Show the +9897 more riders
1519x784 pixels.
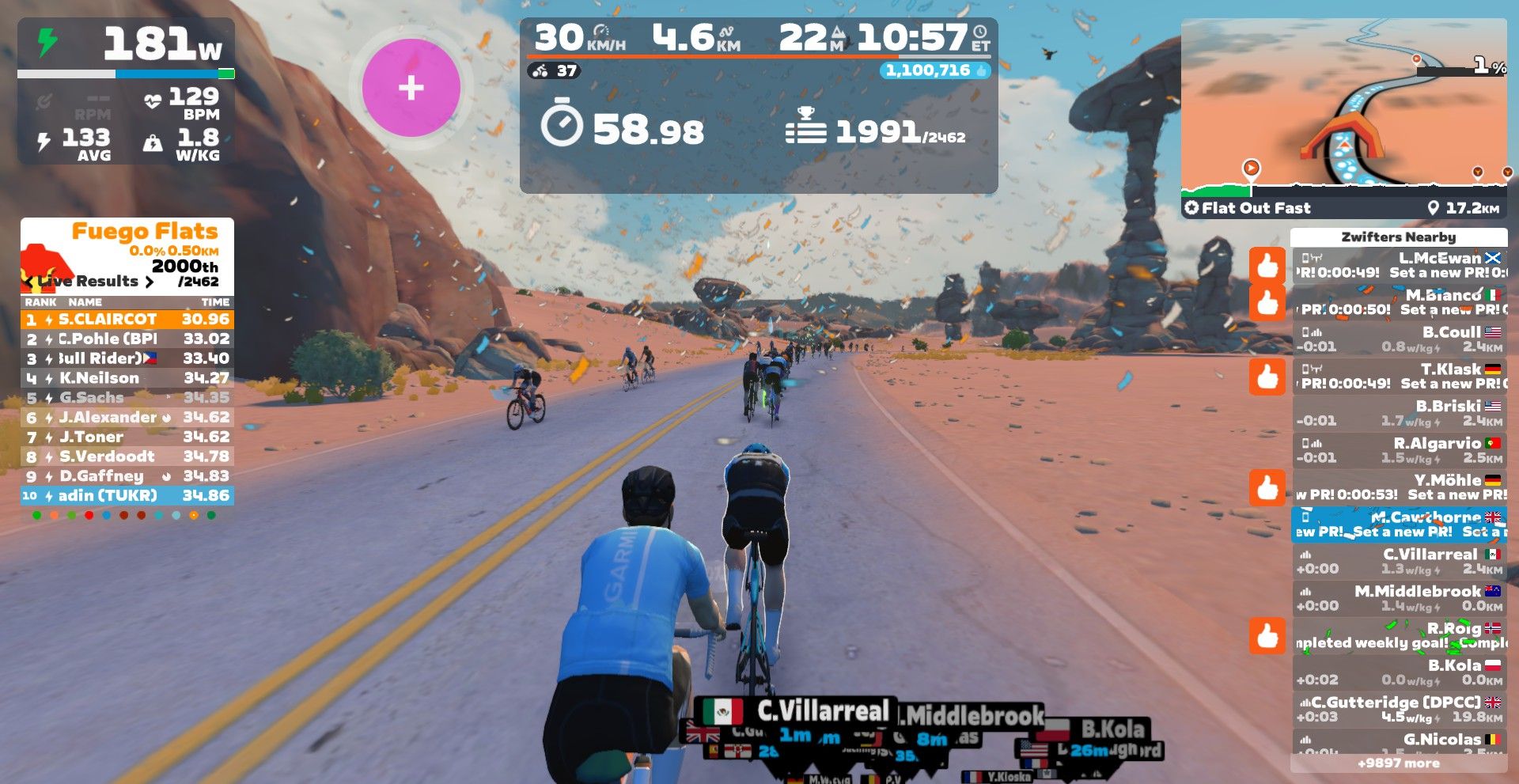pos(1398,763)
